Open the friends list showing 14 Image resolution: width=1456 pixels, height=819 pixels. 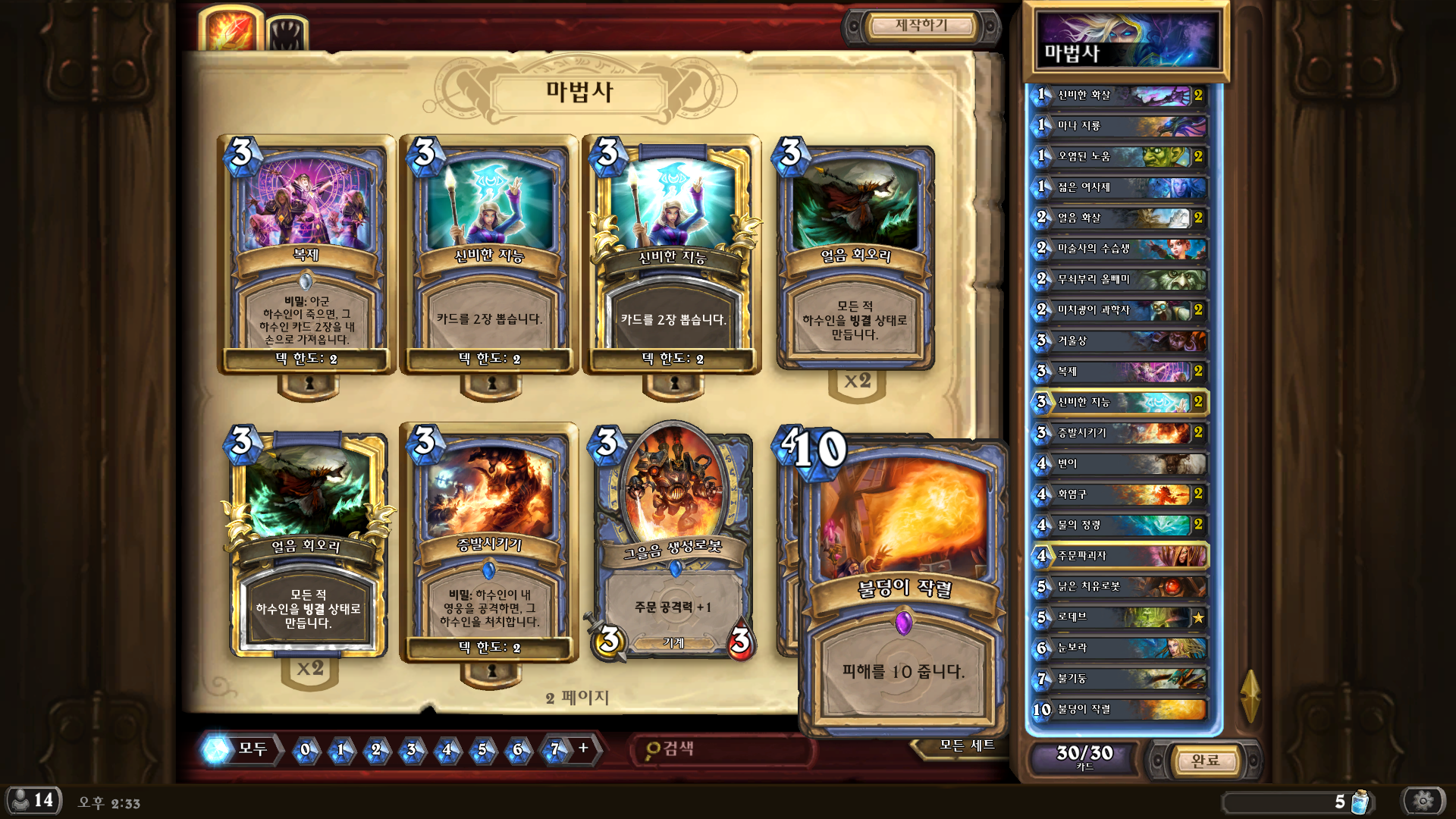(x=34, y=800)
